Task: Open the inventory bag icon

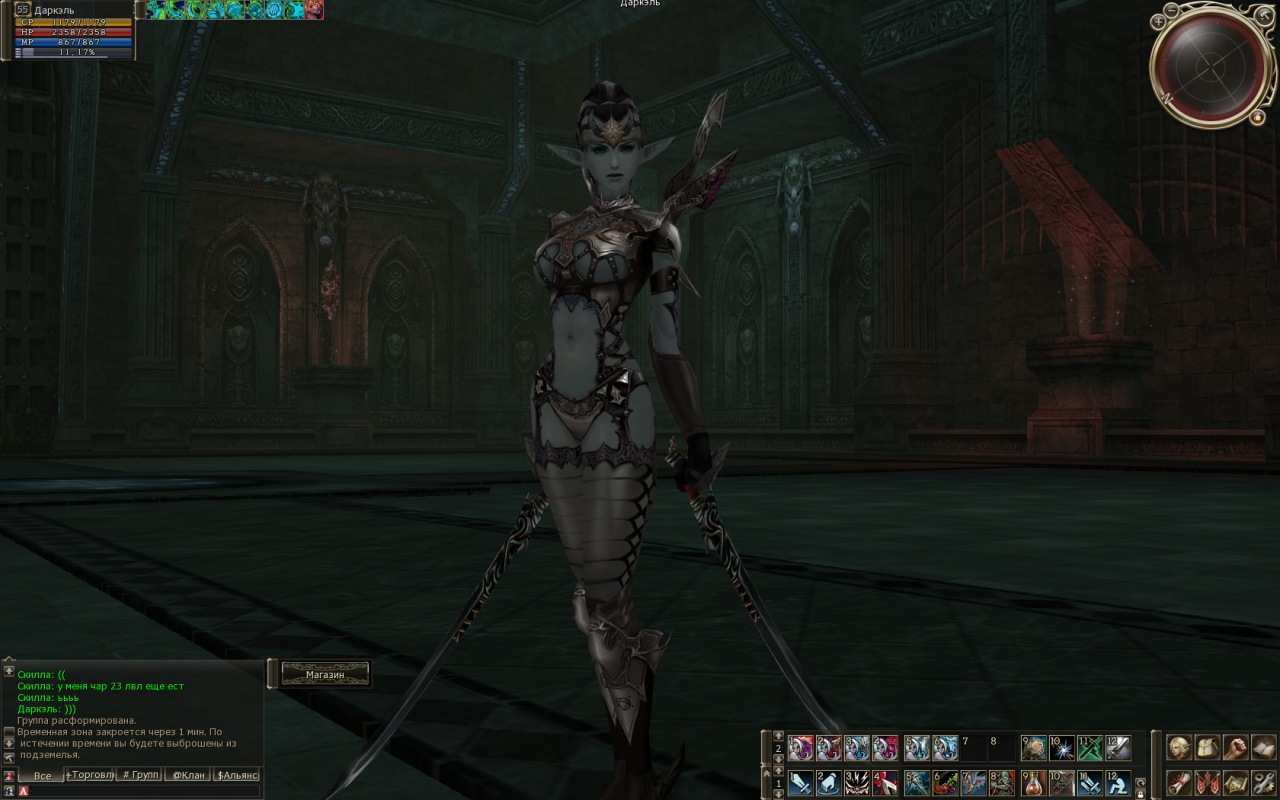Action: click(x=1208, y=747)
